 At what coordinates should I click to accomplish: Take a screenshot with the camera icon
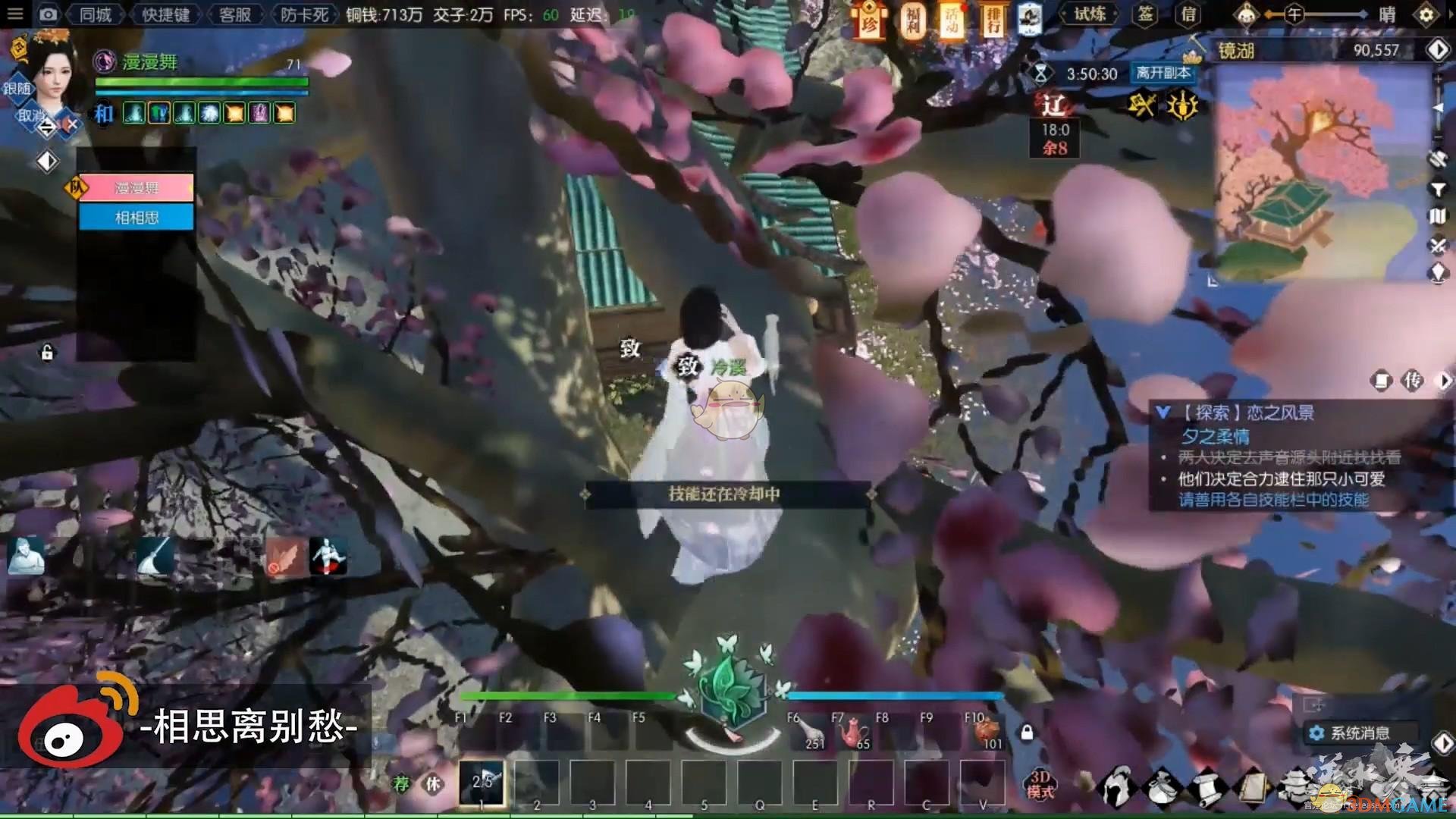pyautogui.click(x=48, y=14)
